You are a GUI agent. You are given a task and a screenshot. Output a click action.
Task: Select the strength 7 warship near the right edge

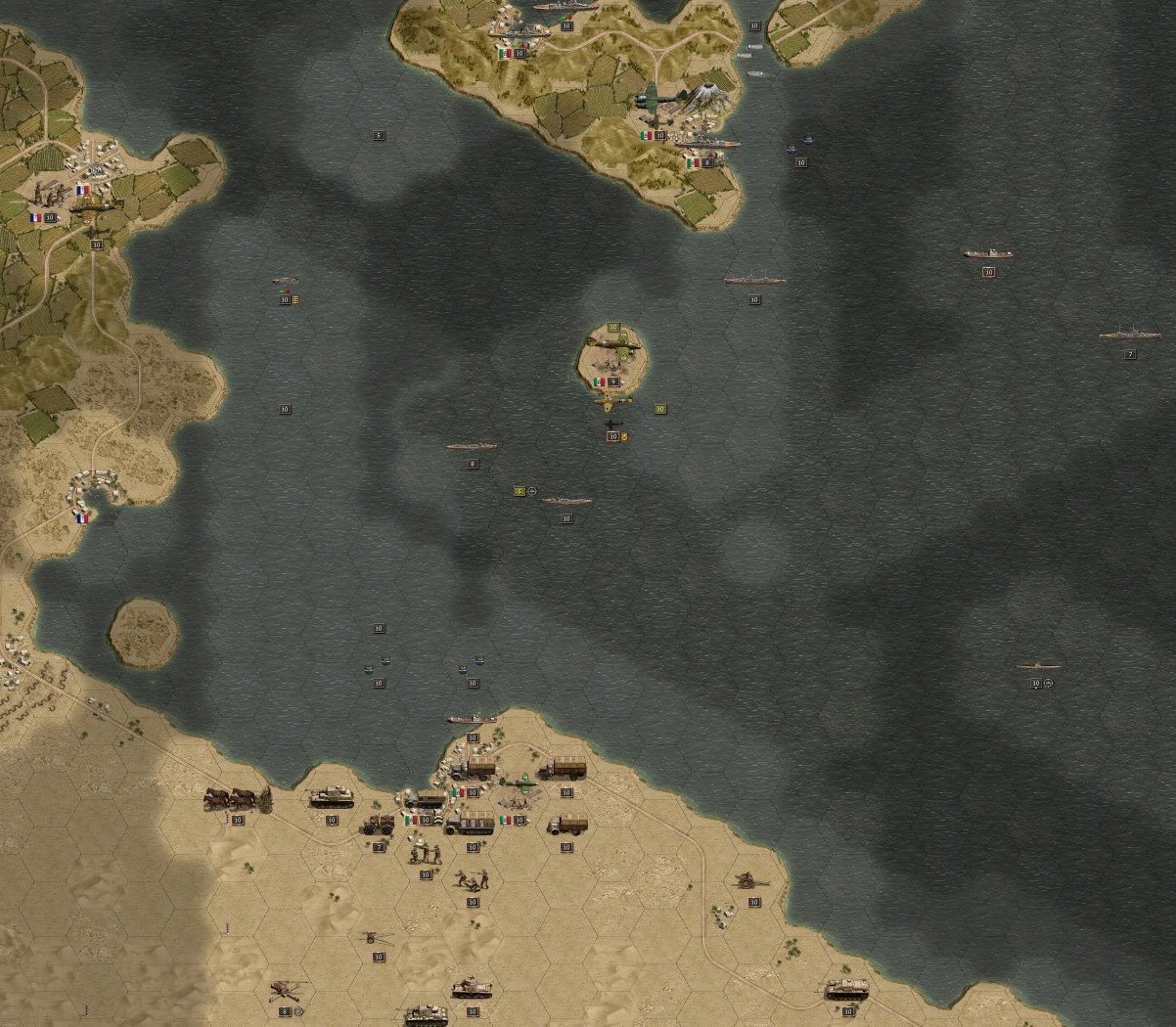point(1129,335)
